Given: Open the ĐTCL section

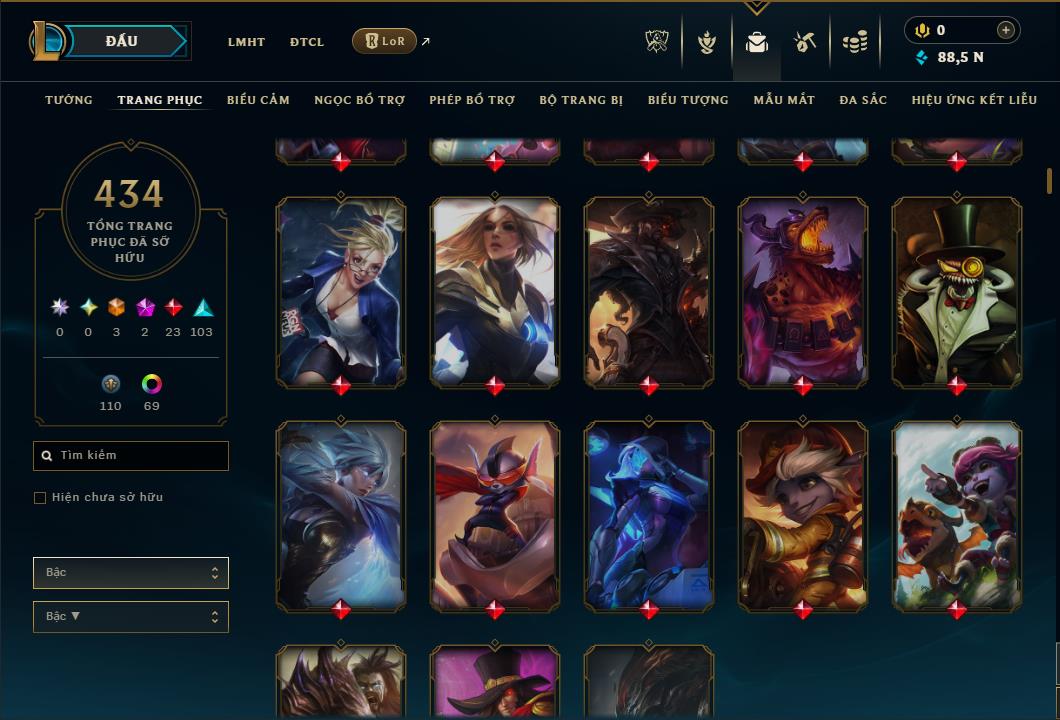Looking at the screenshot, I should [x=307, y=42].
